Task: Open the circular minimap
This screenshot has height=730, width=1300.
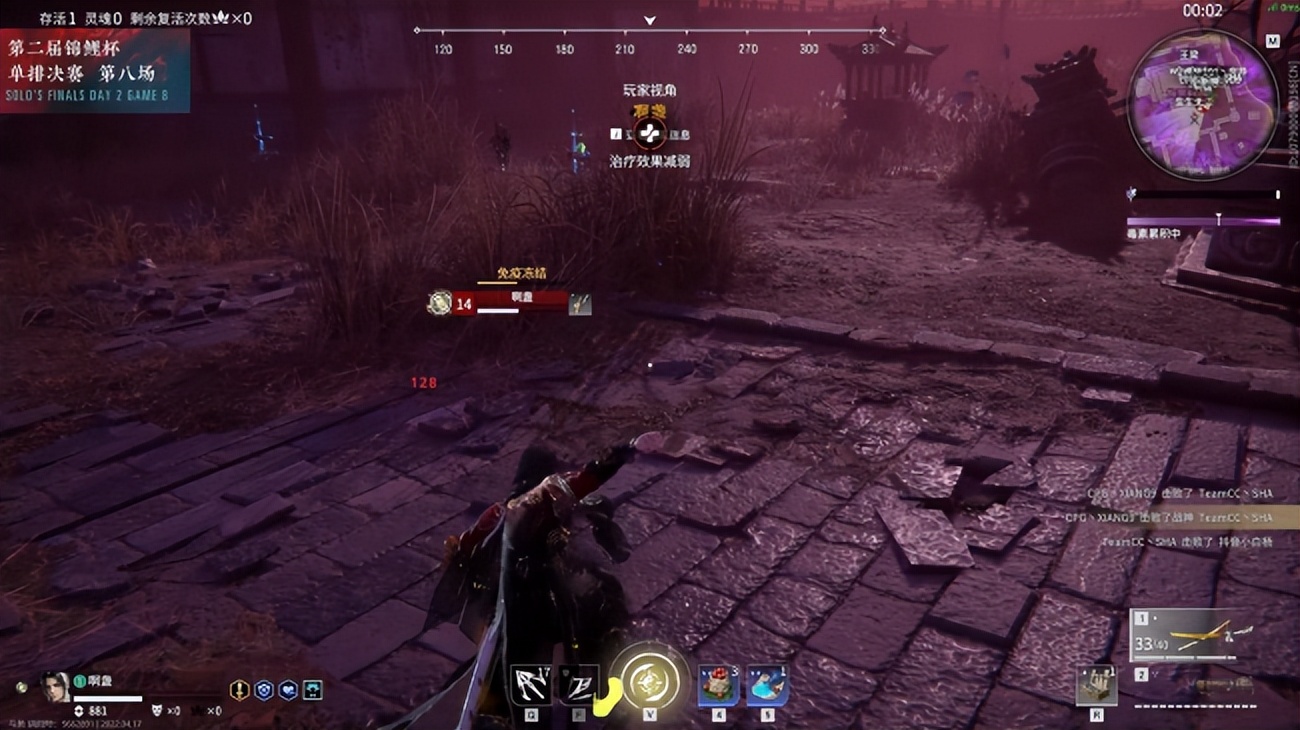Action: tap(1202, 103)
